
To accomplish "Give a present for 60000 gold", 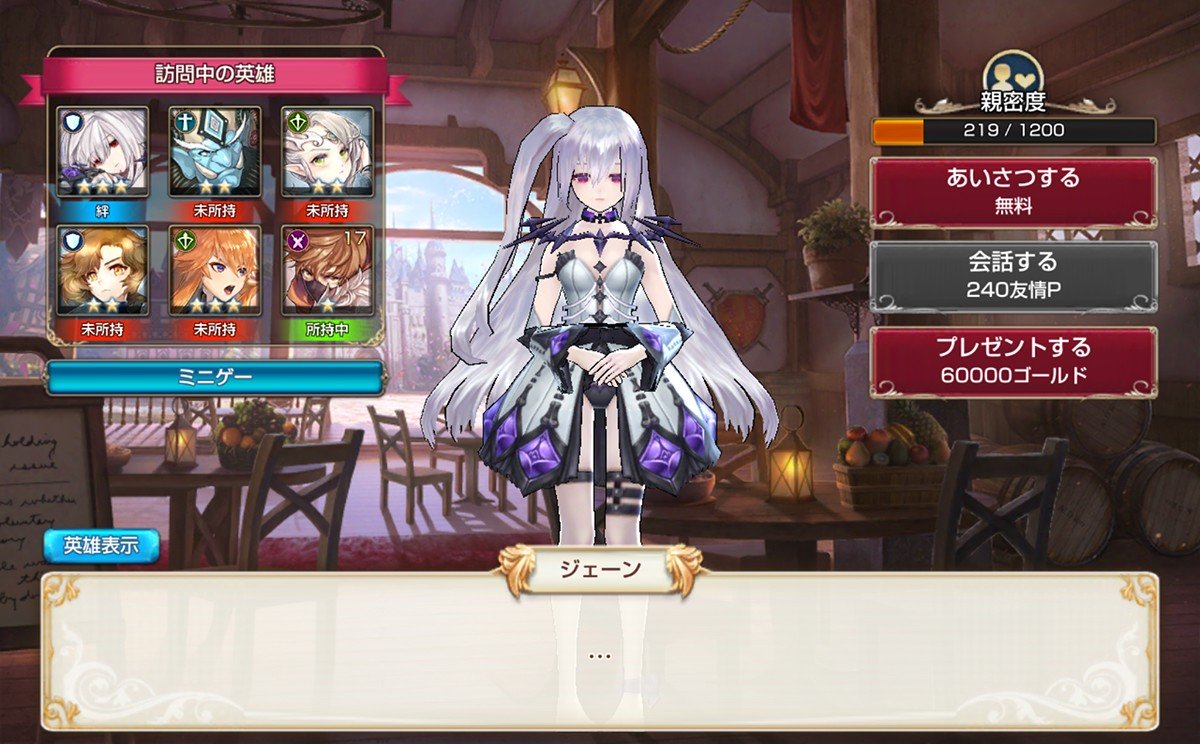I will 1013,362.
